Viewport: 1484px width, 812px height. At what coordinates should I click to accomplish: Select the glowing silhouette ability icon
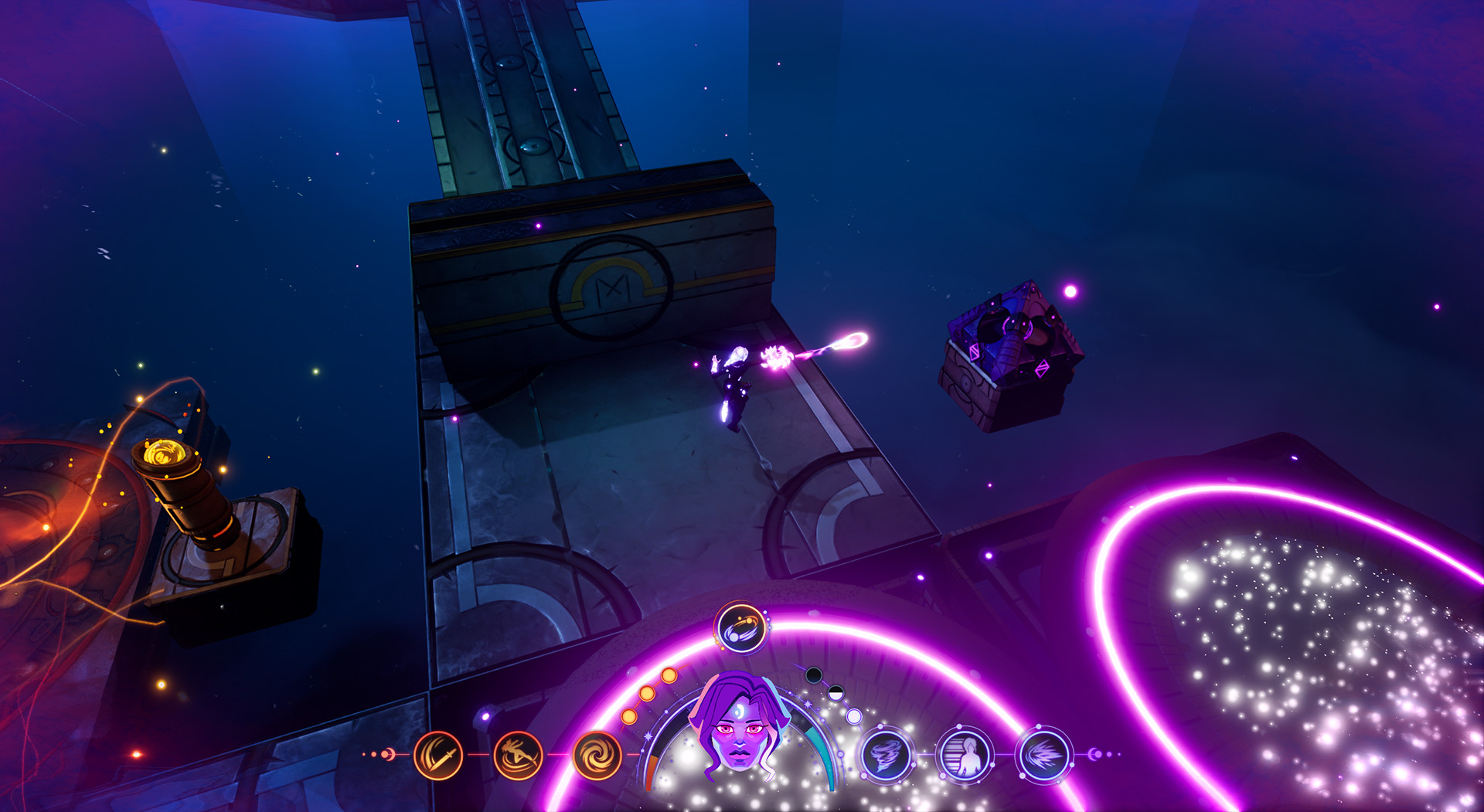pos(963,755)
